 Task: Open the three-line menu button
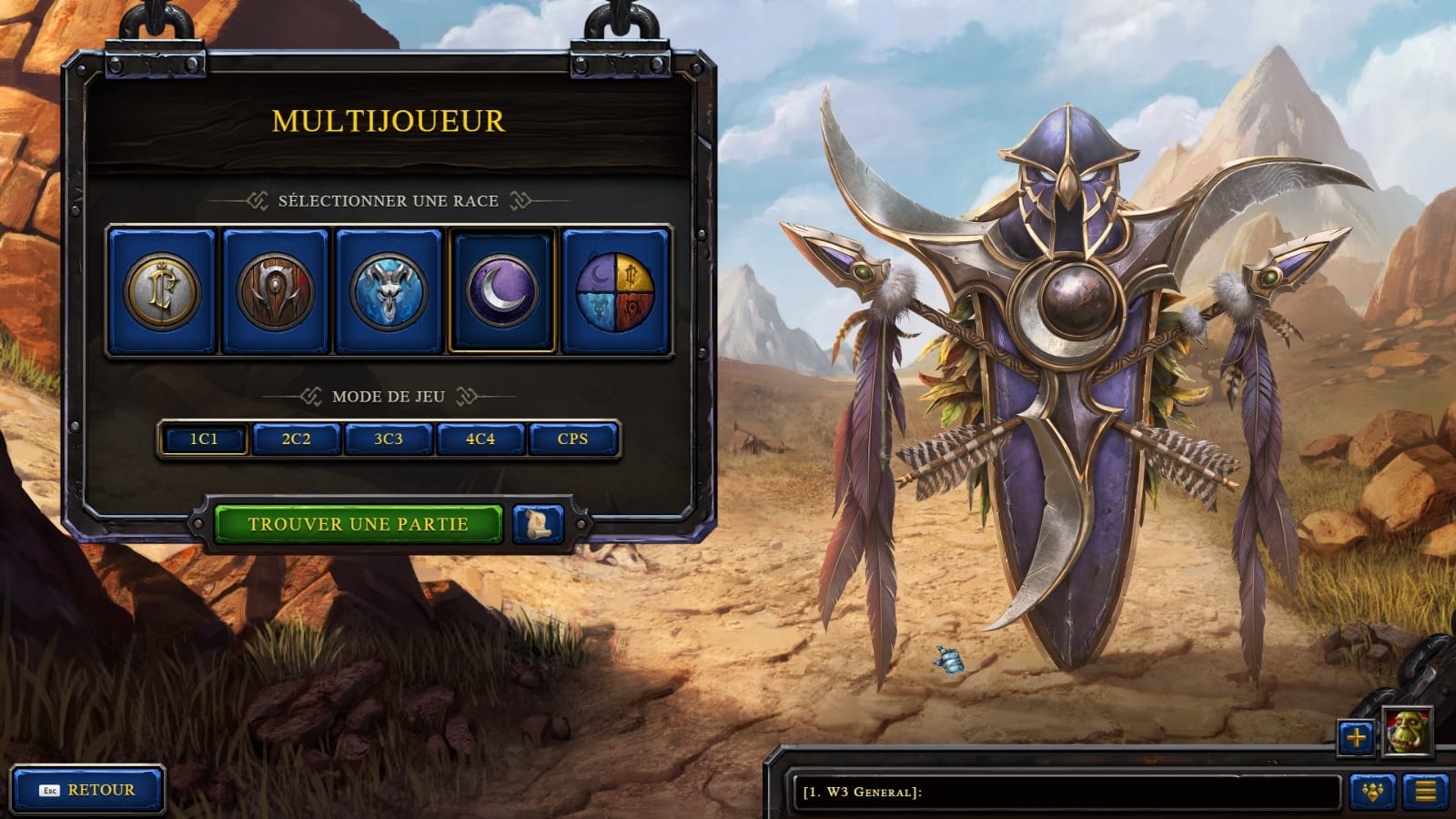(1425, 792)
